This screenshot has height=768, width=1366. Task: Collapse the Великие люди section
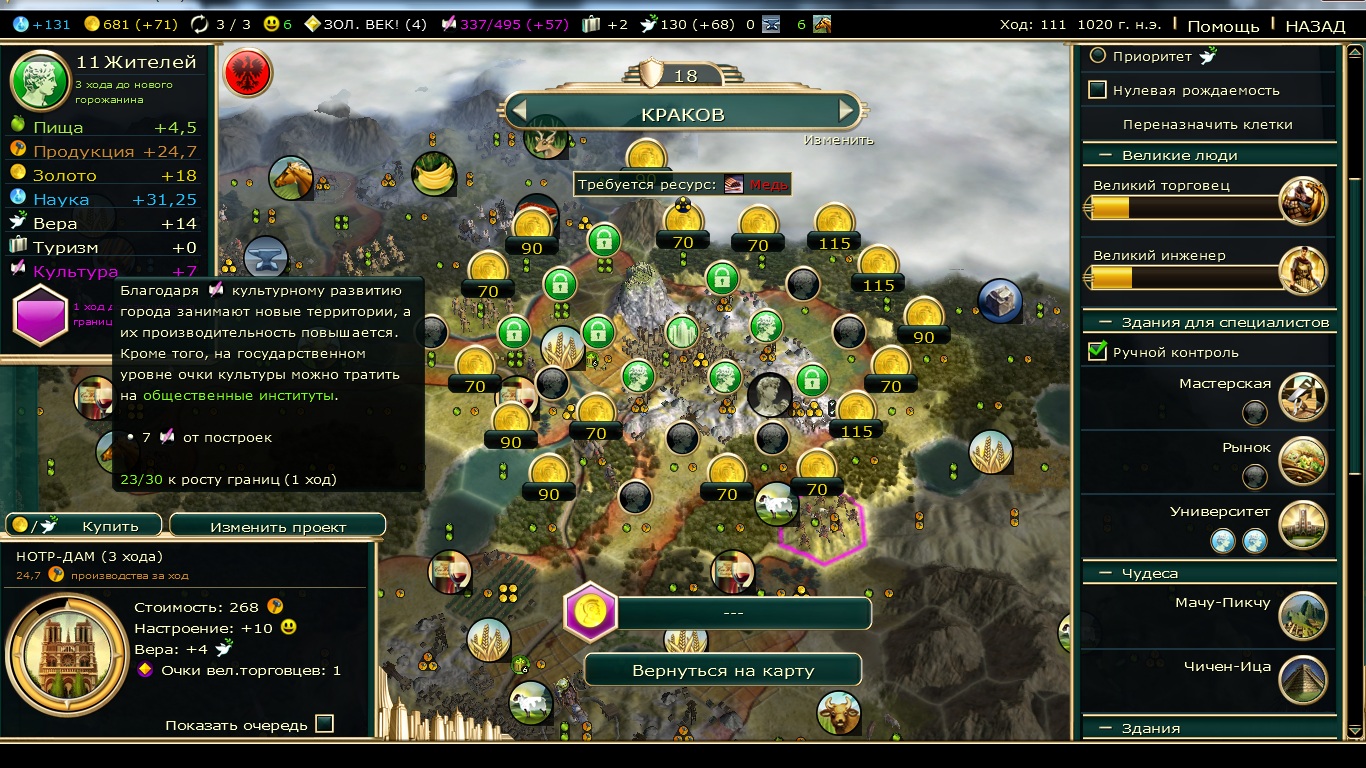(1107, 155)
